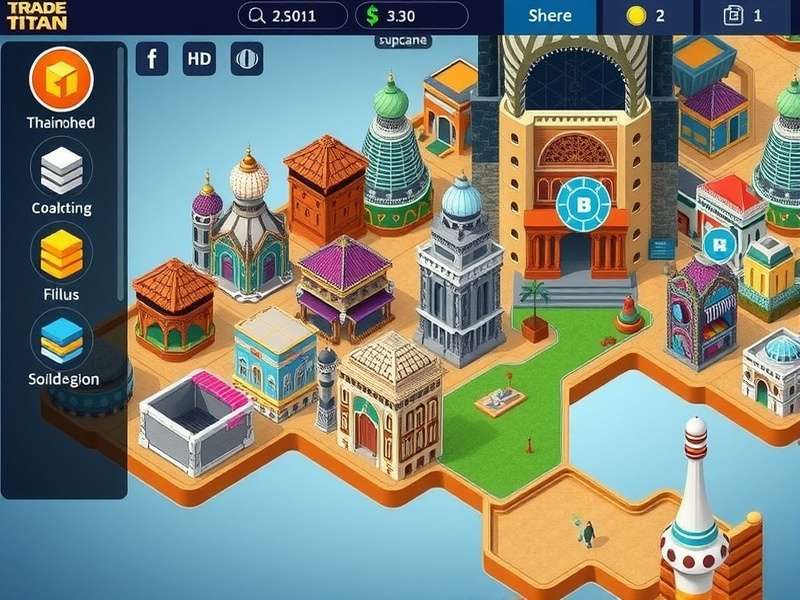Click the Trade Titan logo

(x=36, y=15)
